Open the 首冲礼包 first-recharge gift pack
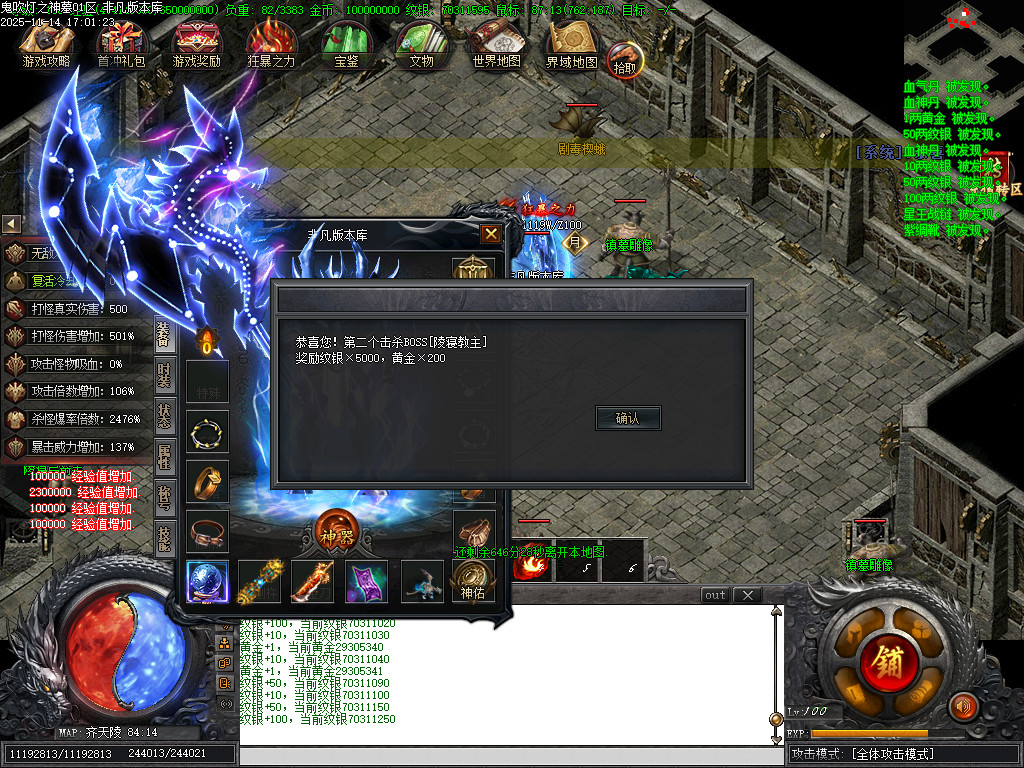Screen dimensions: 1024x768 click(x=121, y=45)
